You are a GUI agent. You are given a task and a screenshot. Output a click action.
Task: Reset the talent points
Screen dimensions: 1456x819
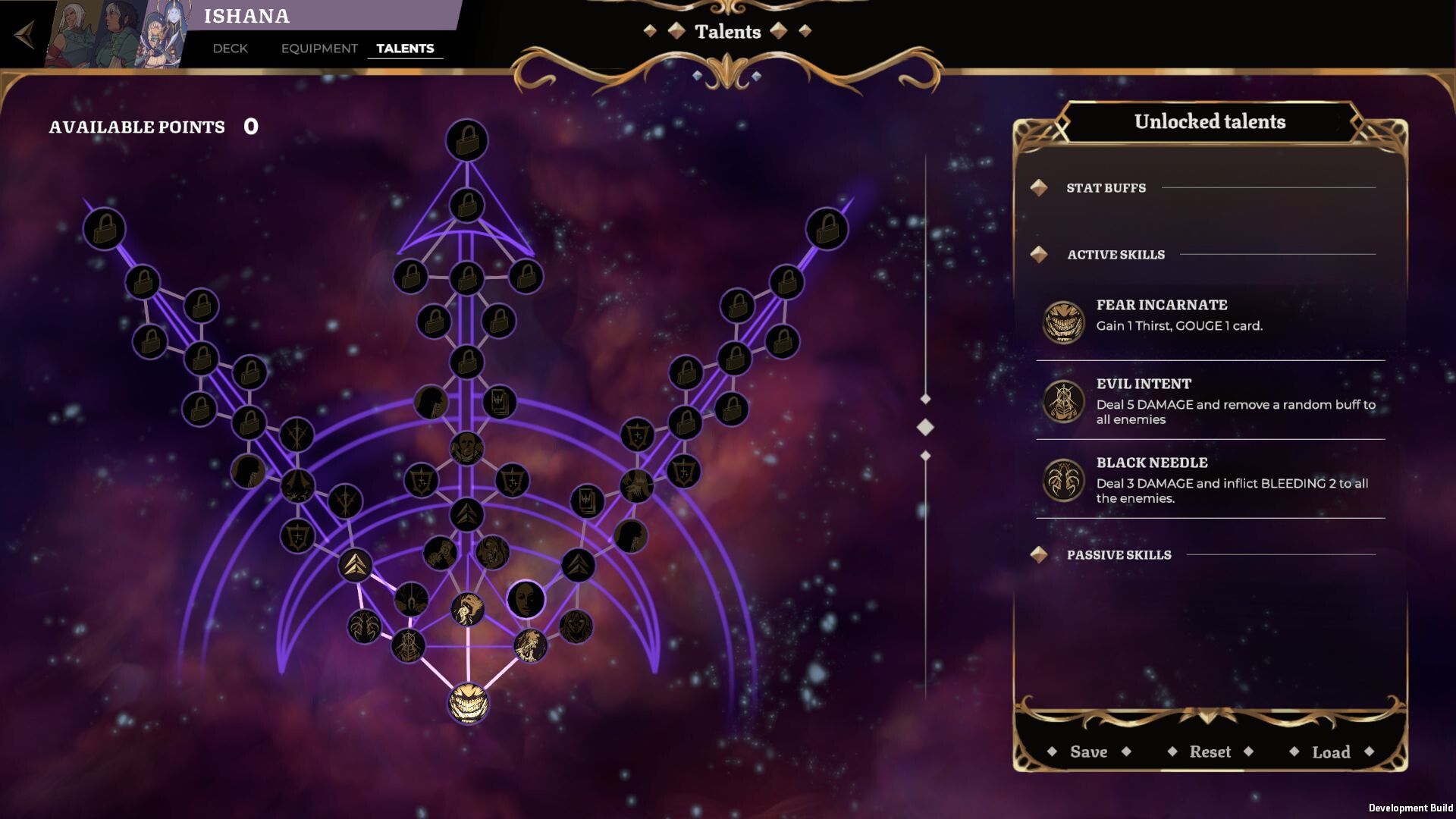[1210, 752]
